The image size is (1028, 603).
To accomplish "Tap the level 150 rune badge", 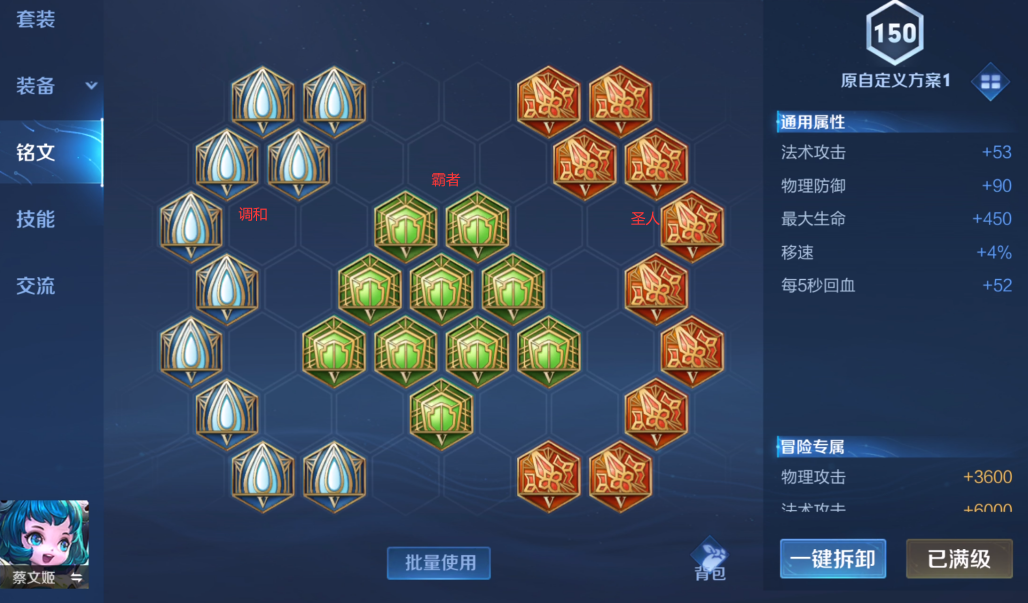I will point(894,33).
